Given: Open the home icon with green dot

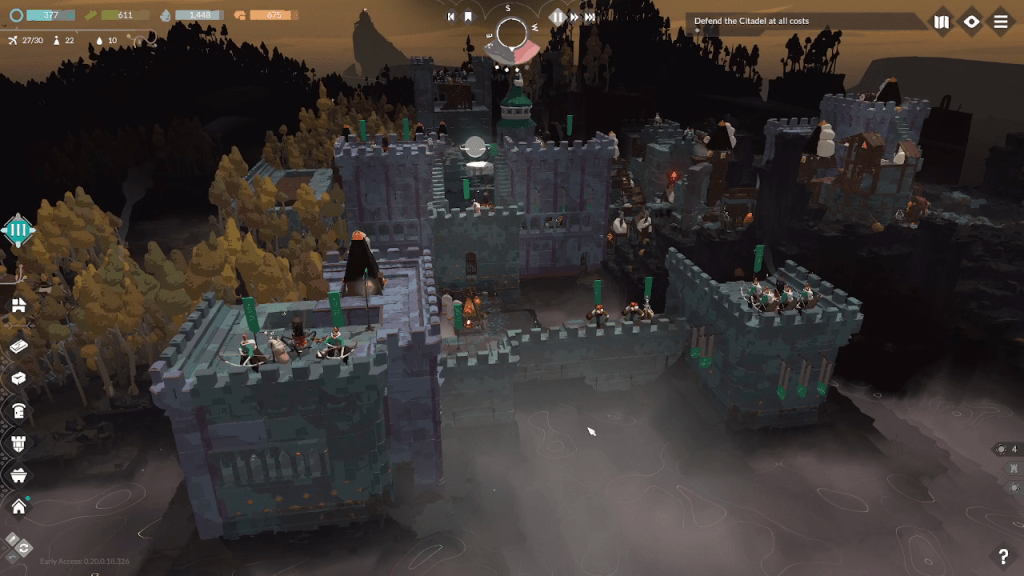Looking at the screenshot, I should coord(18,506).
